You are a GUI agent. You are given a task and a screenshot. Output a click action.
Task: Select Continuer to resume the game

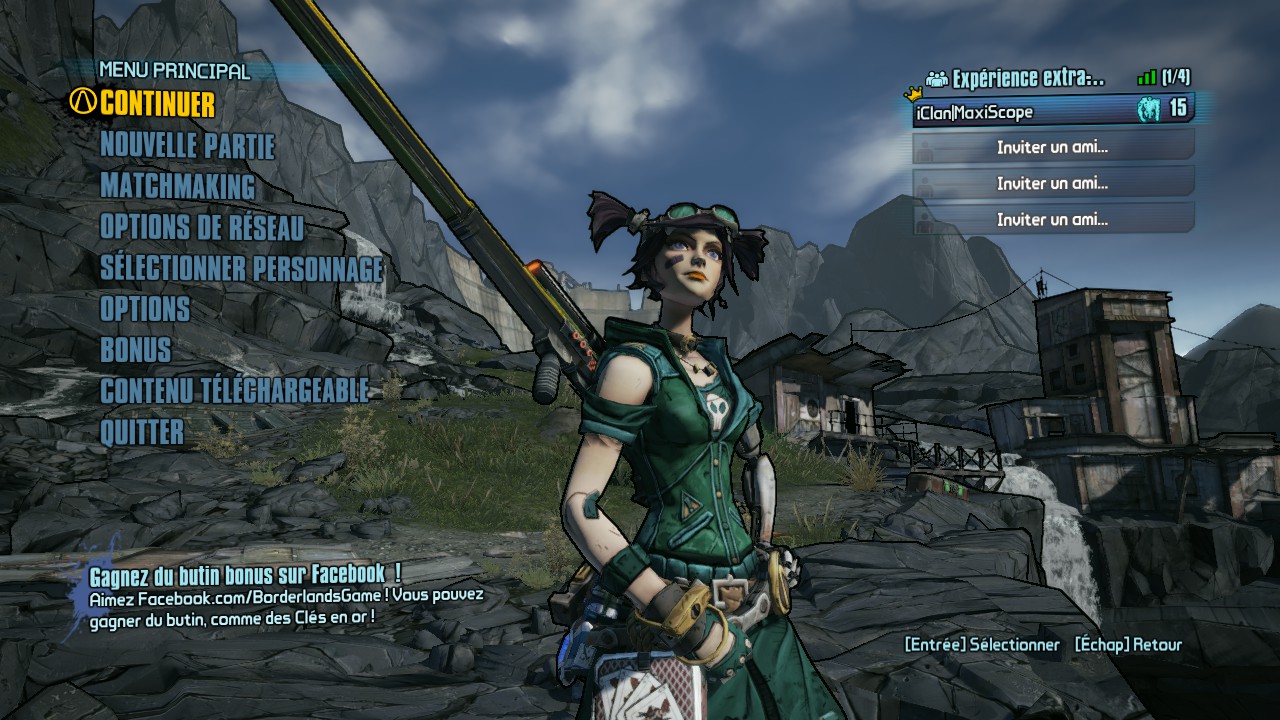157,104
